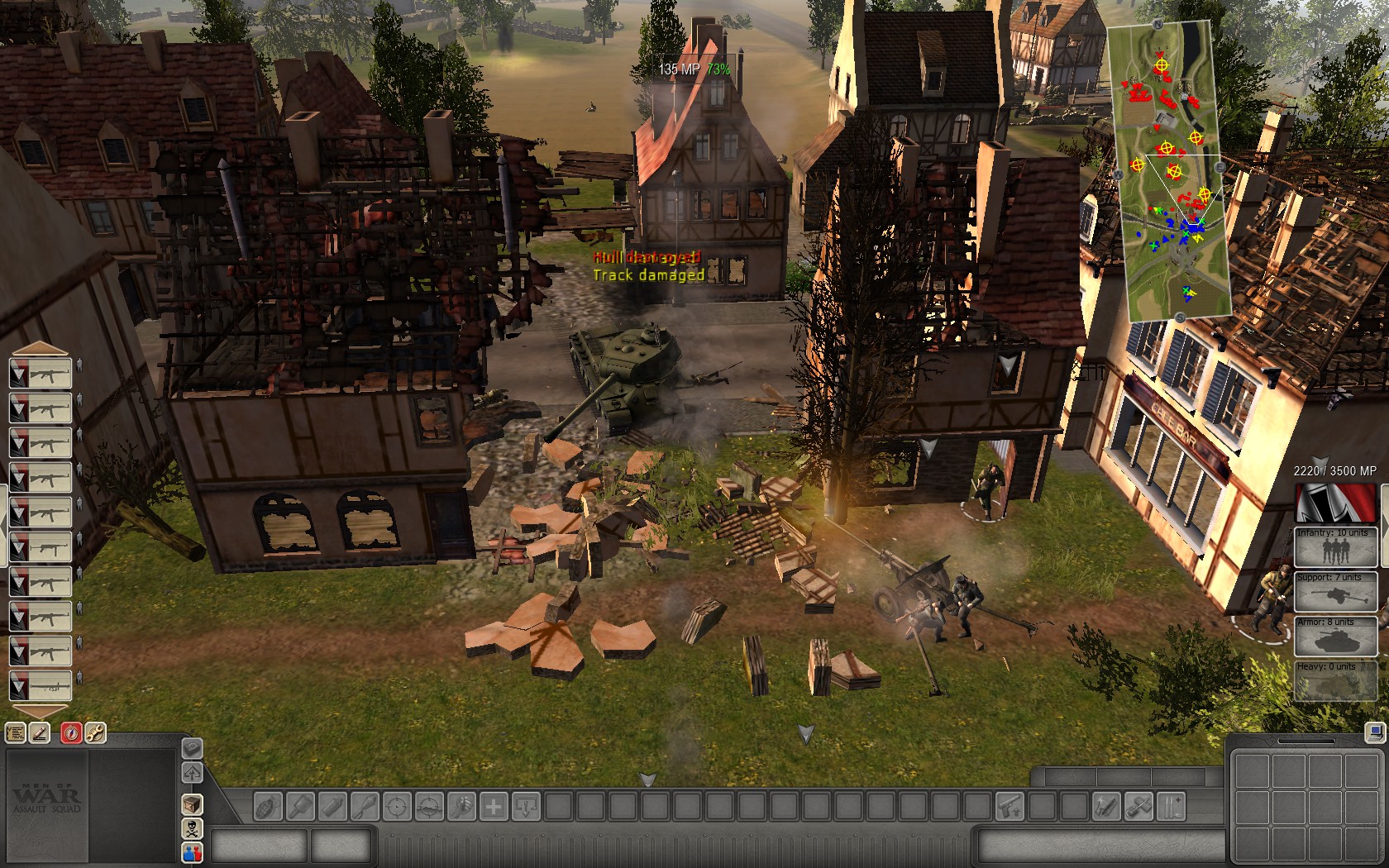Viewport: 1389px width, 868px height.
Task: Click the battlefield minimap
Action: pyautogui.click(x=1168, y=169)
